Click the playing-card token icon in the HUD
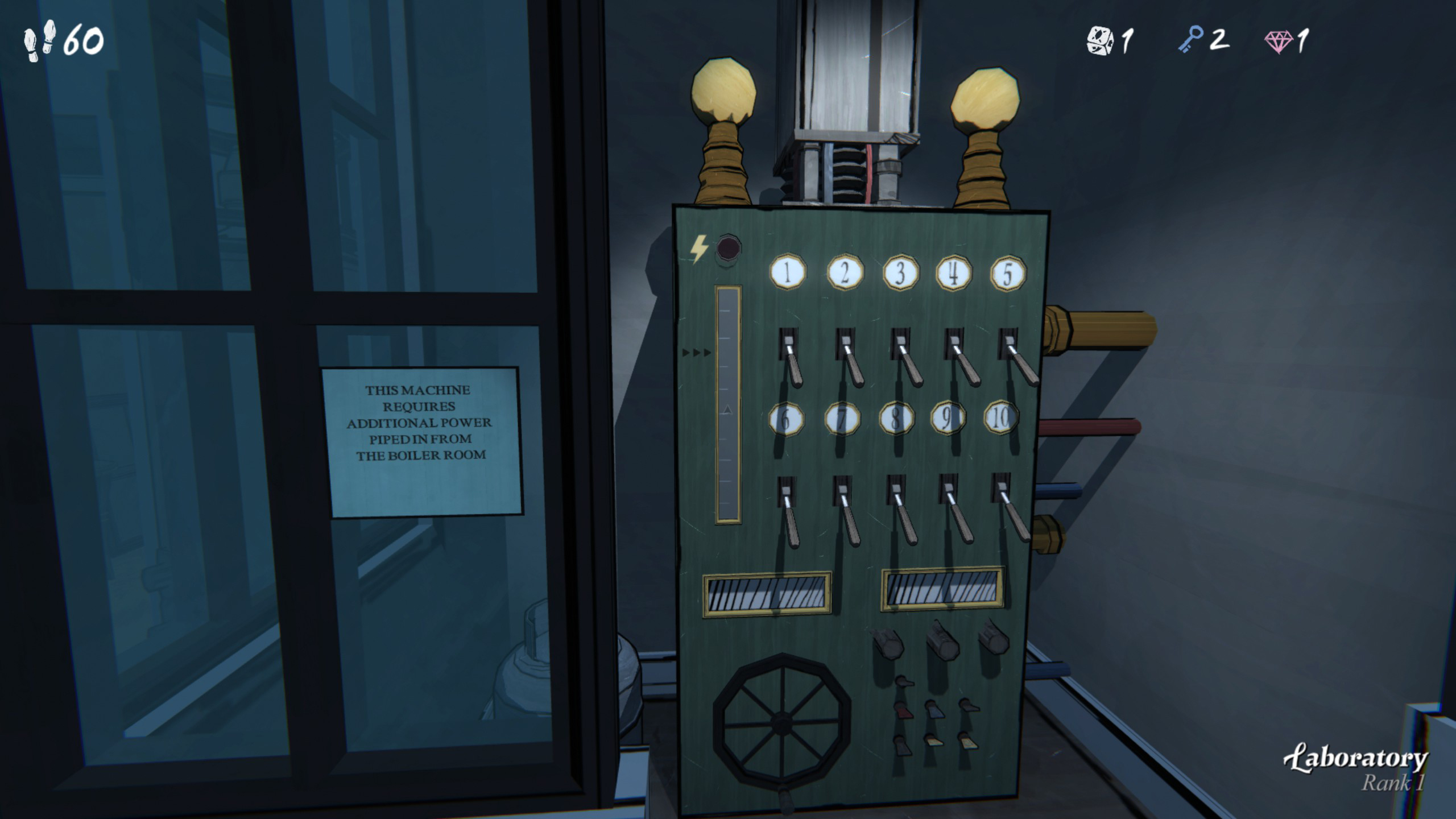 [x=1099, y=39]
